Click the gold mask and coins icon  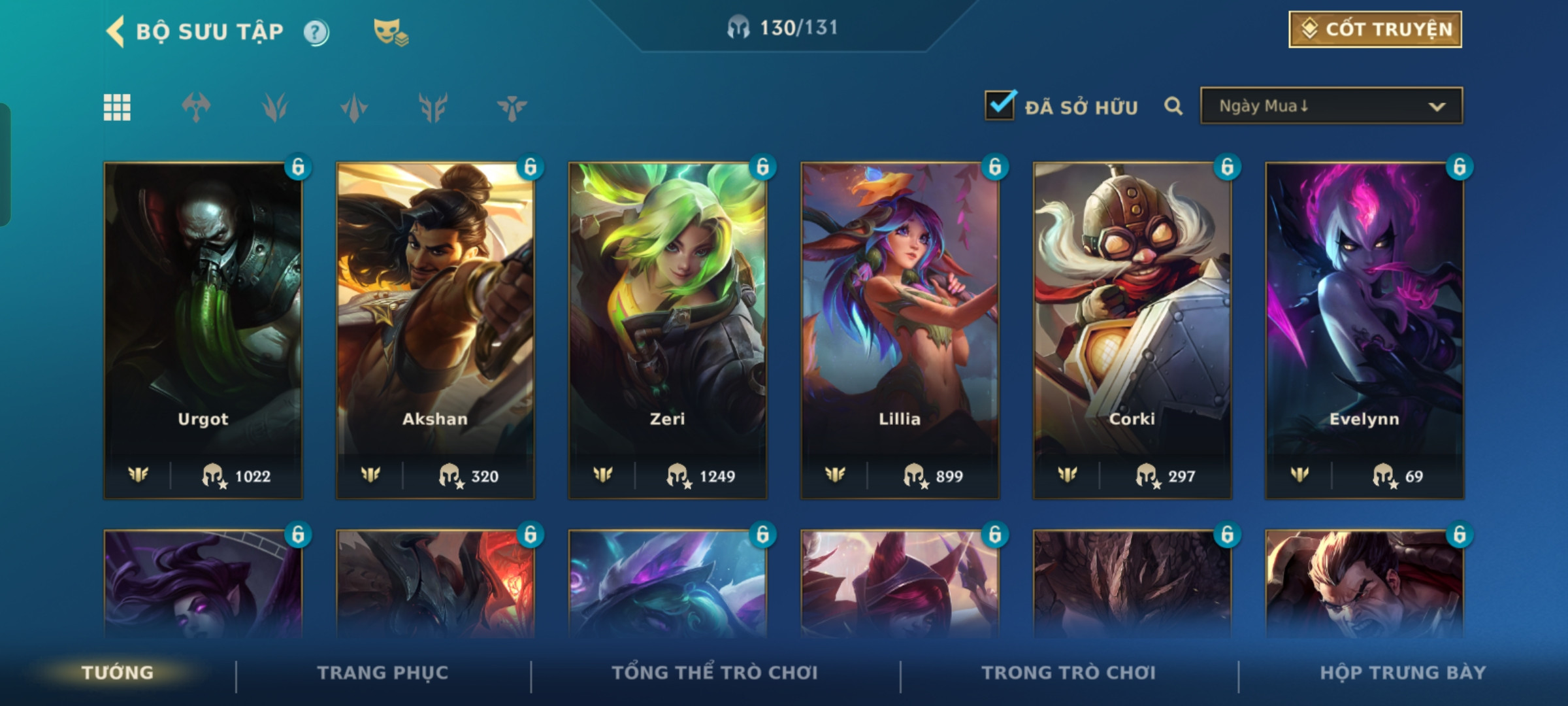click(390, 32)
